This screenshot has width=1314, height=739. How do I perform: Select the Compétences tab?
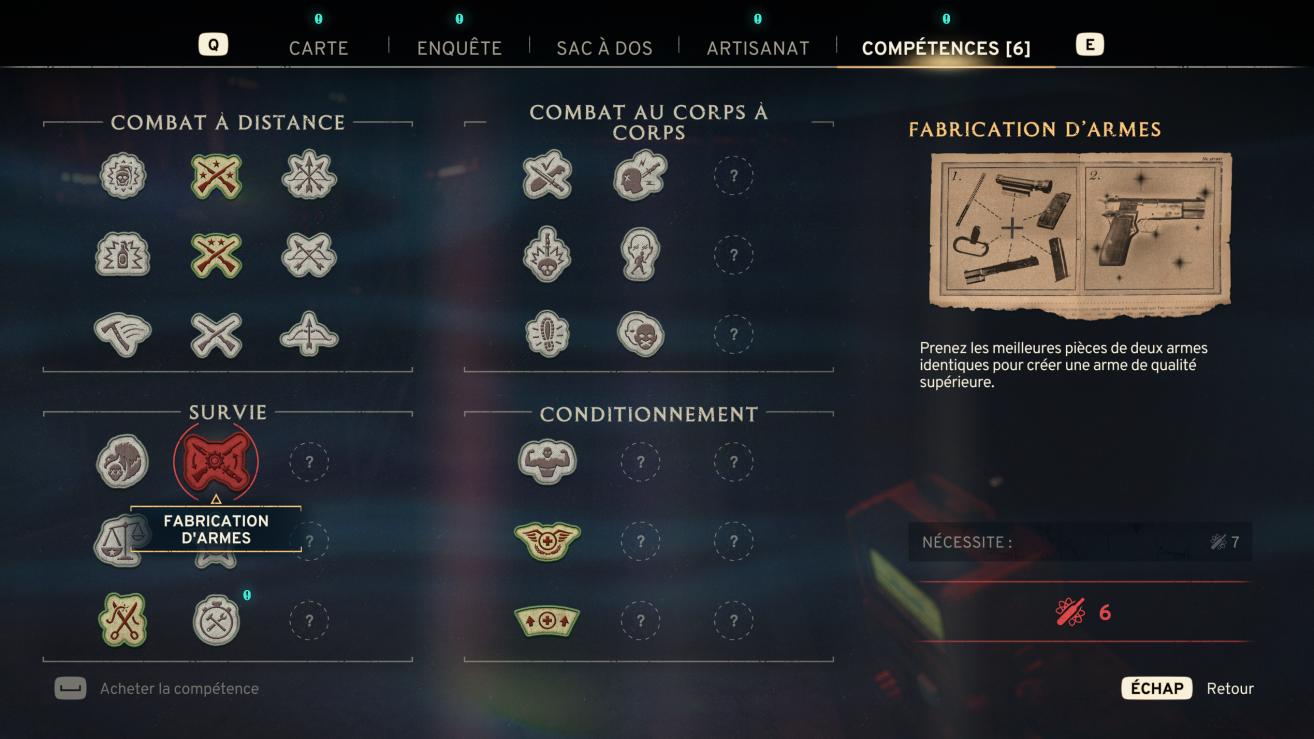pyautogui.click(x=945, y=47)
